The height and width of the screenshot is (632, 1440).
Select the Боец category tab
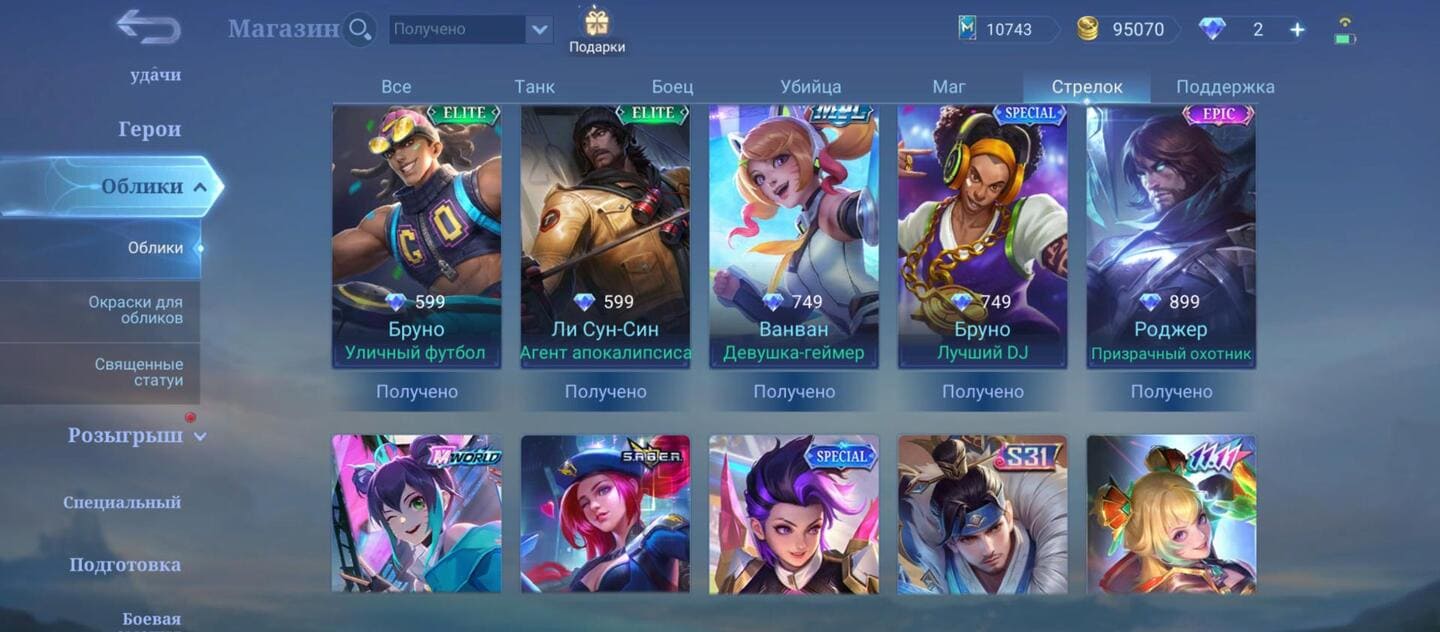click(x=672, y=87)
